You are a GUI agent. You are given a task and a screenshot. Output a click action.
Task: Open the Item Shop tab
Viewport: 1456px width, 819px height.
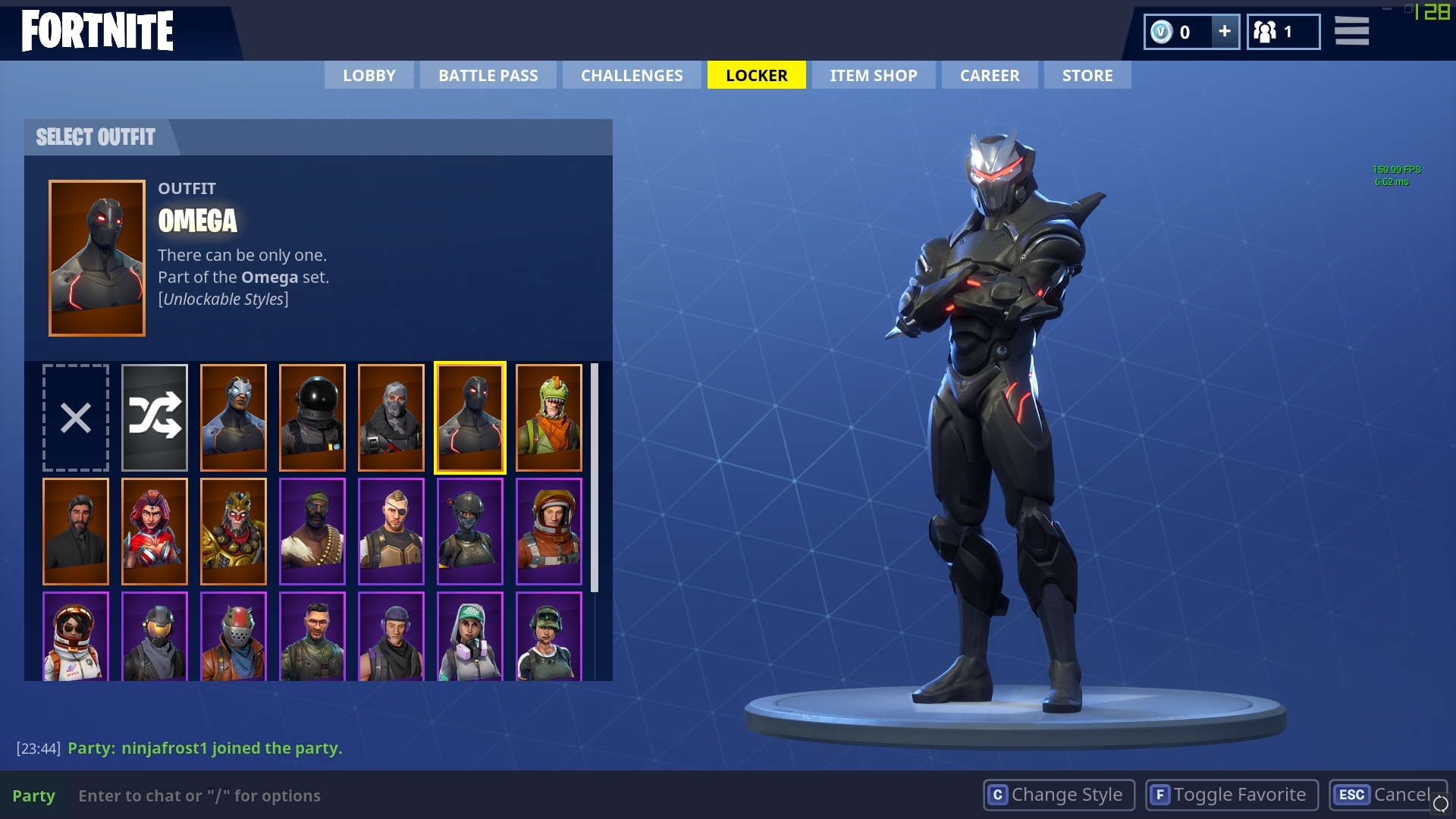click(x=873, y=75)
